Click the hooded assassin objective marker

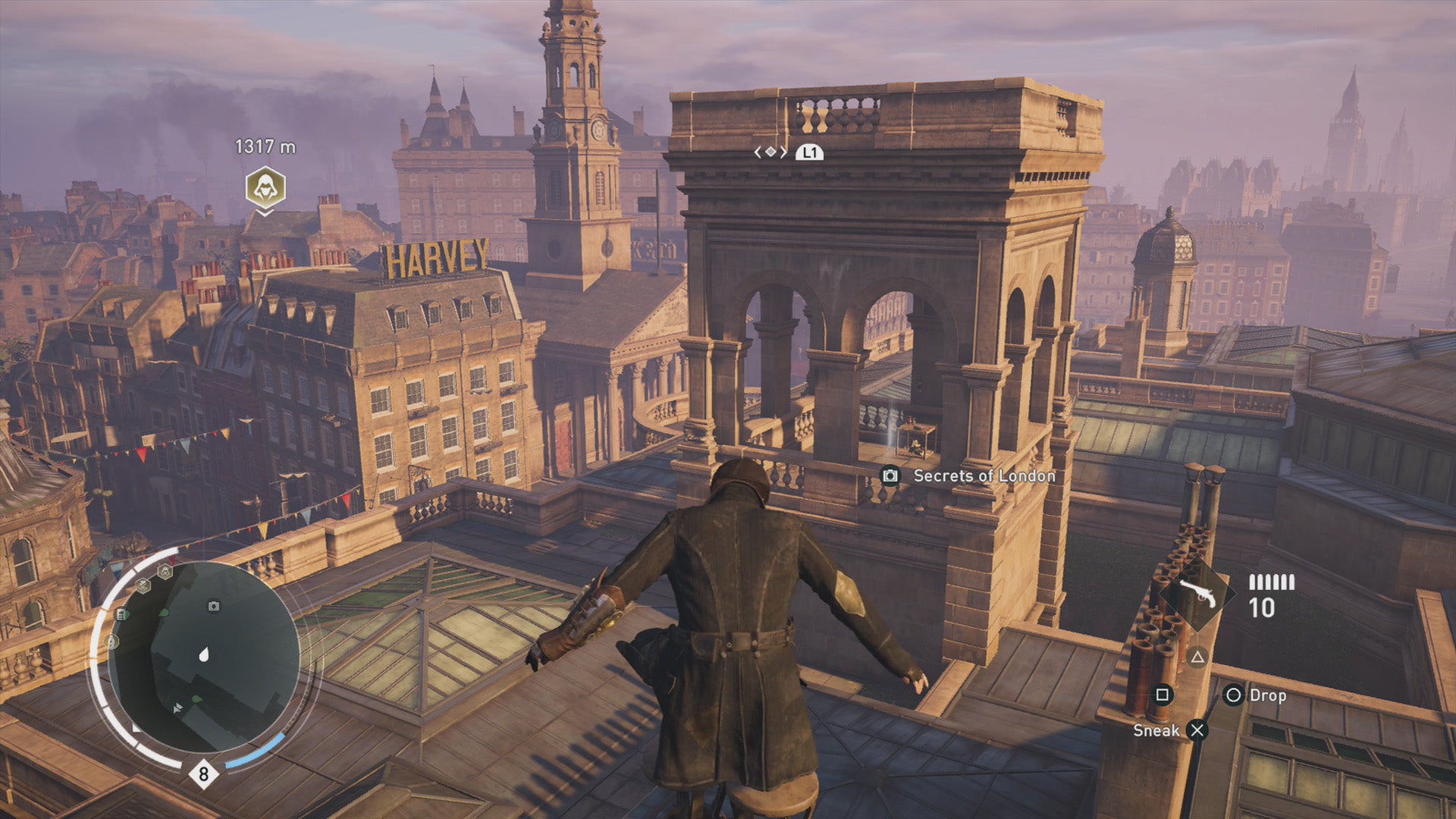tap(265, 187)
